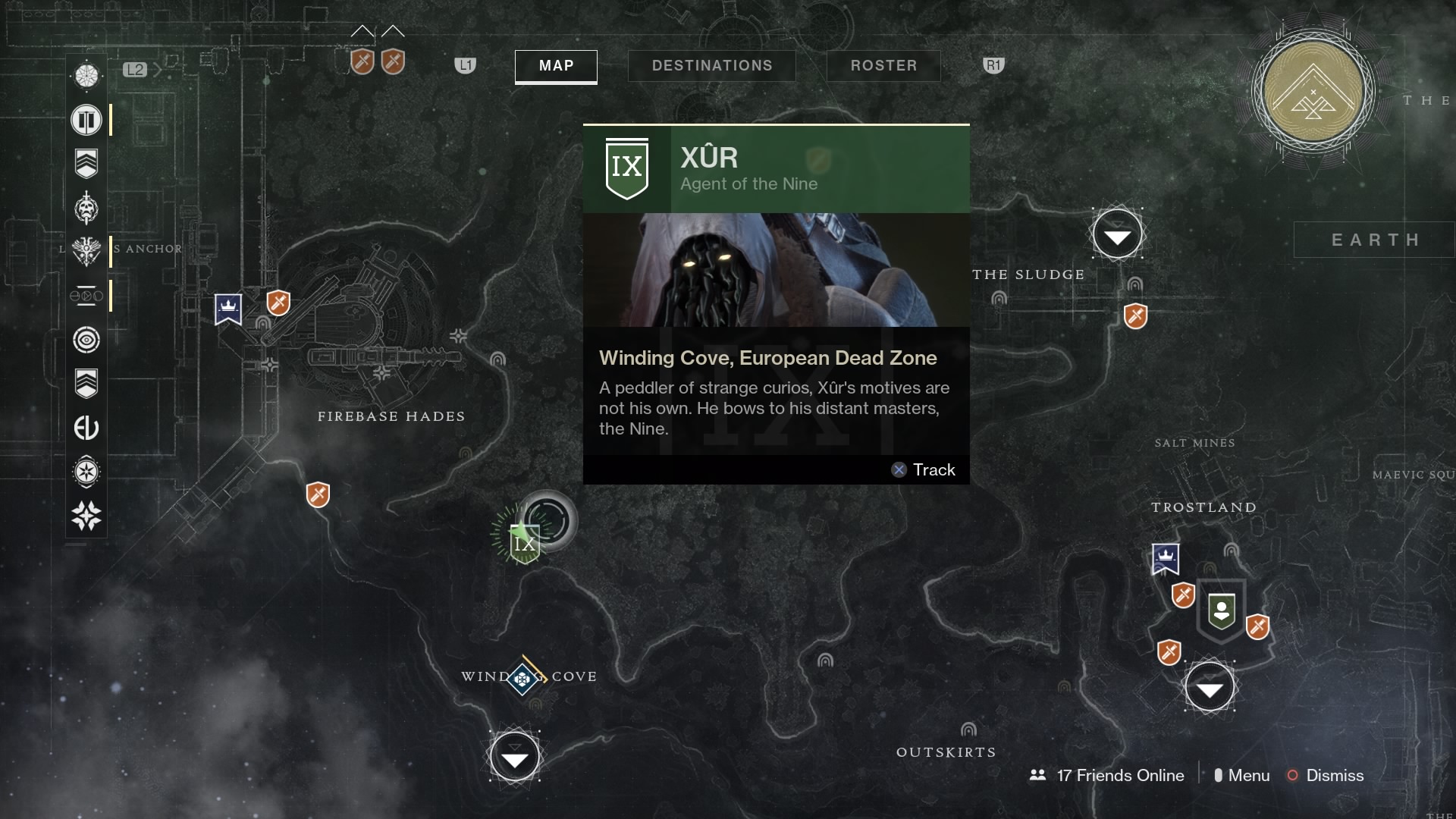This screenshot has width=1456, height=819.
Task: Select the Crucible emblem in the left sidebar
Action: [x=86, y=120]
